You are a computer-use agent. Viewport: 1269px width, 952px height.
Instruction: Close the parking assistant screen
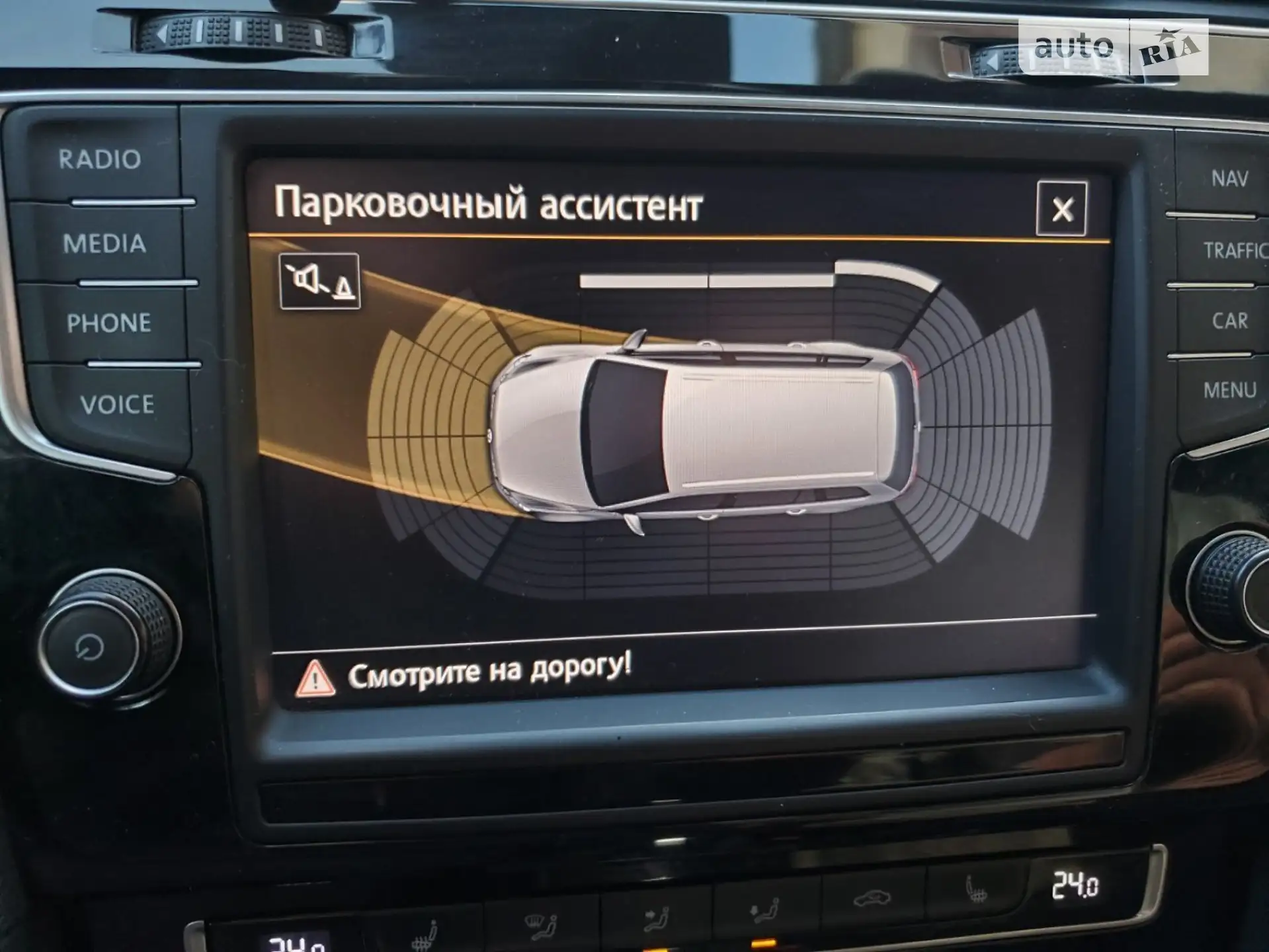pos(1061,209)
